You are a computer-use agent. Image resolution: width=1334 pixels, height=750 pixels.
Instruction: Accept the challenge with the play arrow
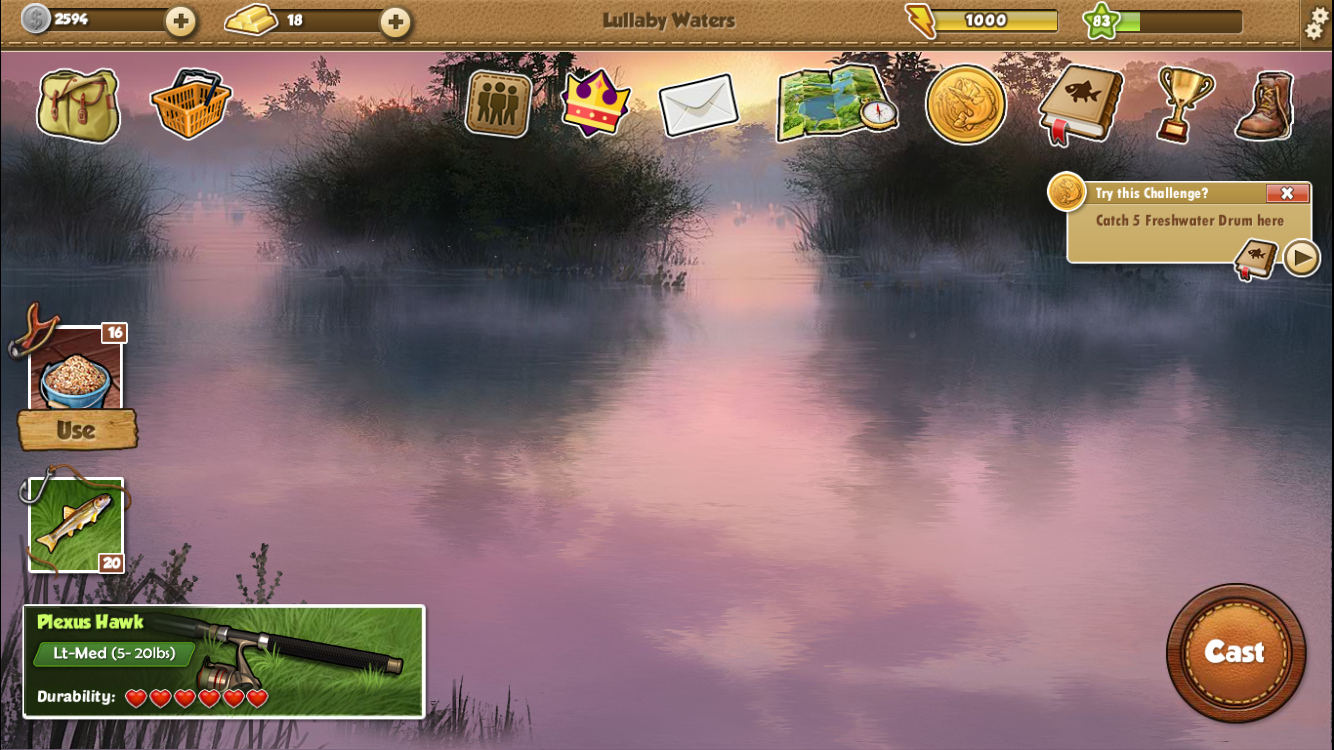(x=1303, y=256)
